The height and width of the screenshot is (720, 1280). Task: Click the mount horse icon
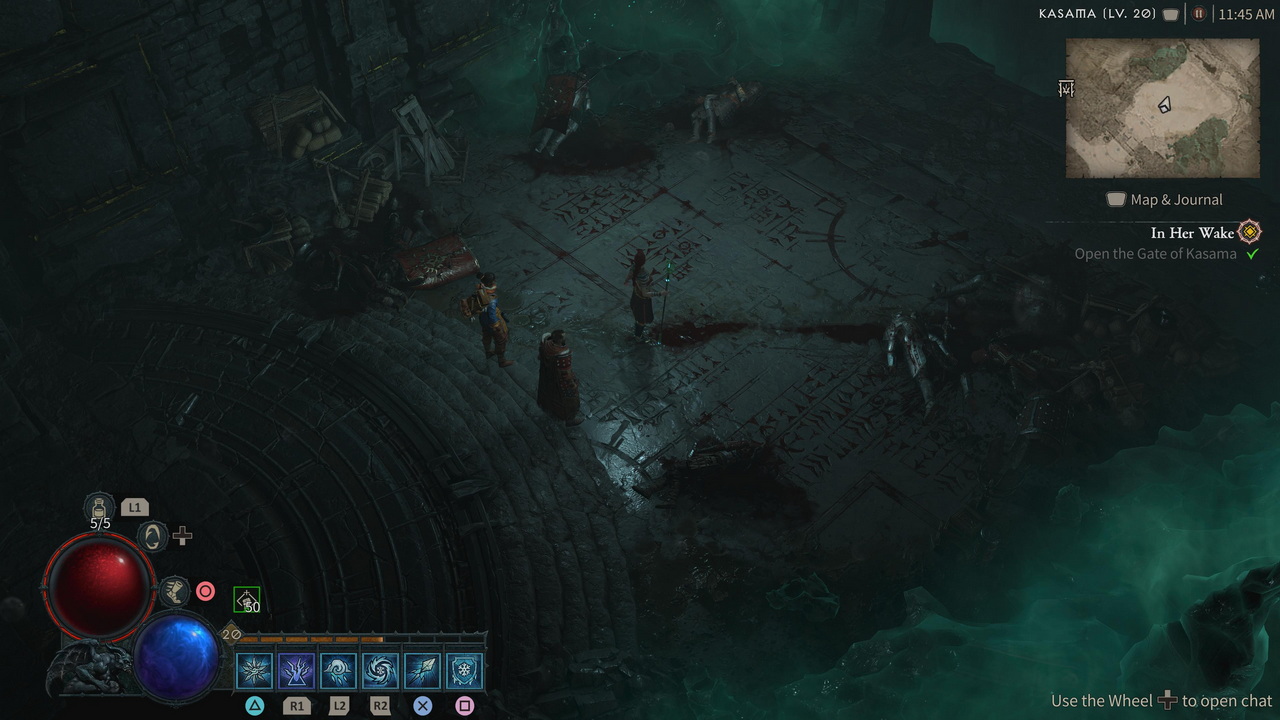pyautogui.click(x=151, y=537)
